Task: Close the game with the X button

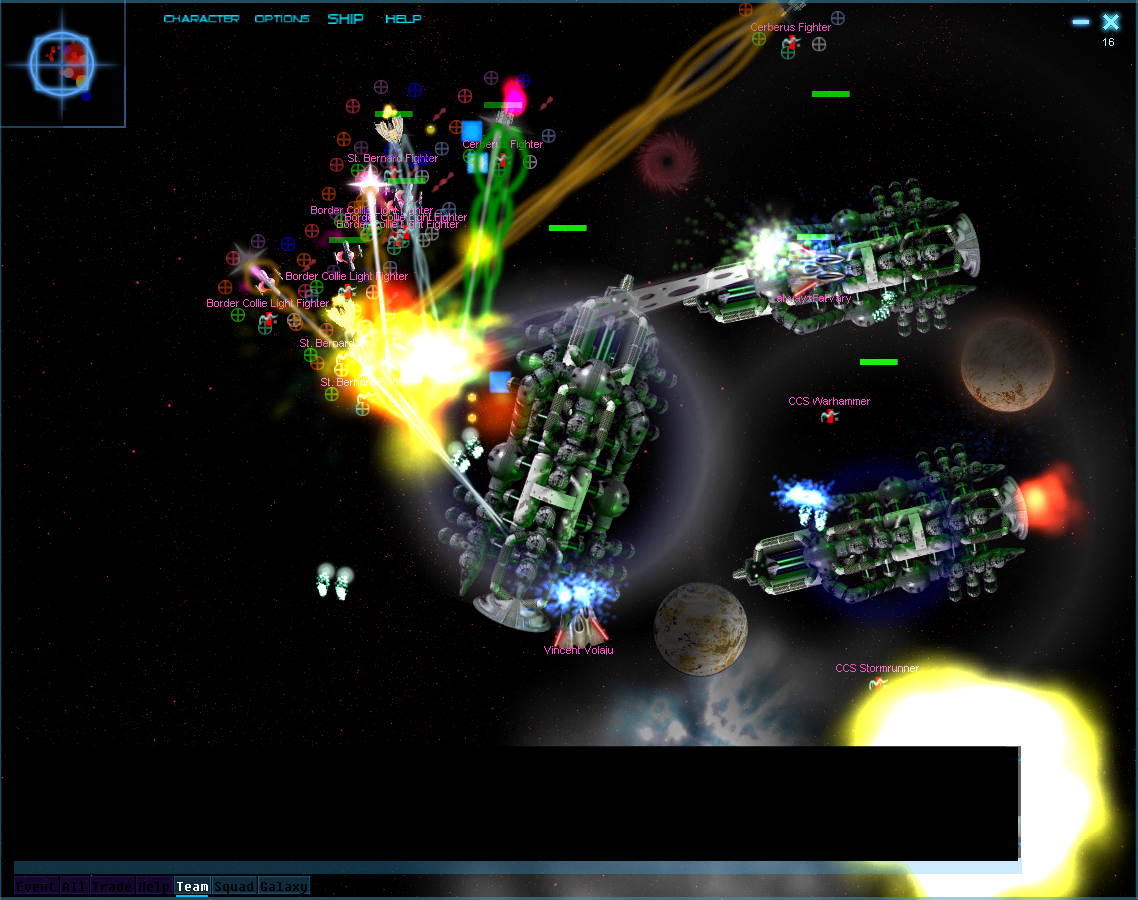Action: point(1110,22)
